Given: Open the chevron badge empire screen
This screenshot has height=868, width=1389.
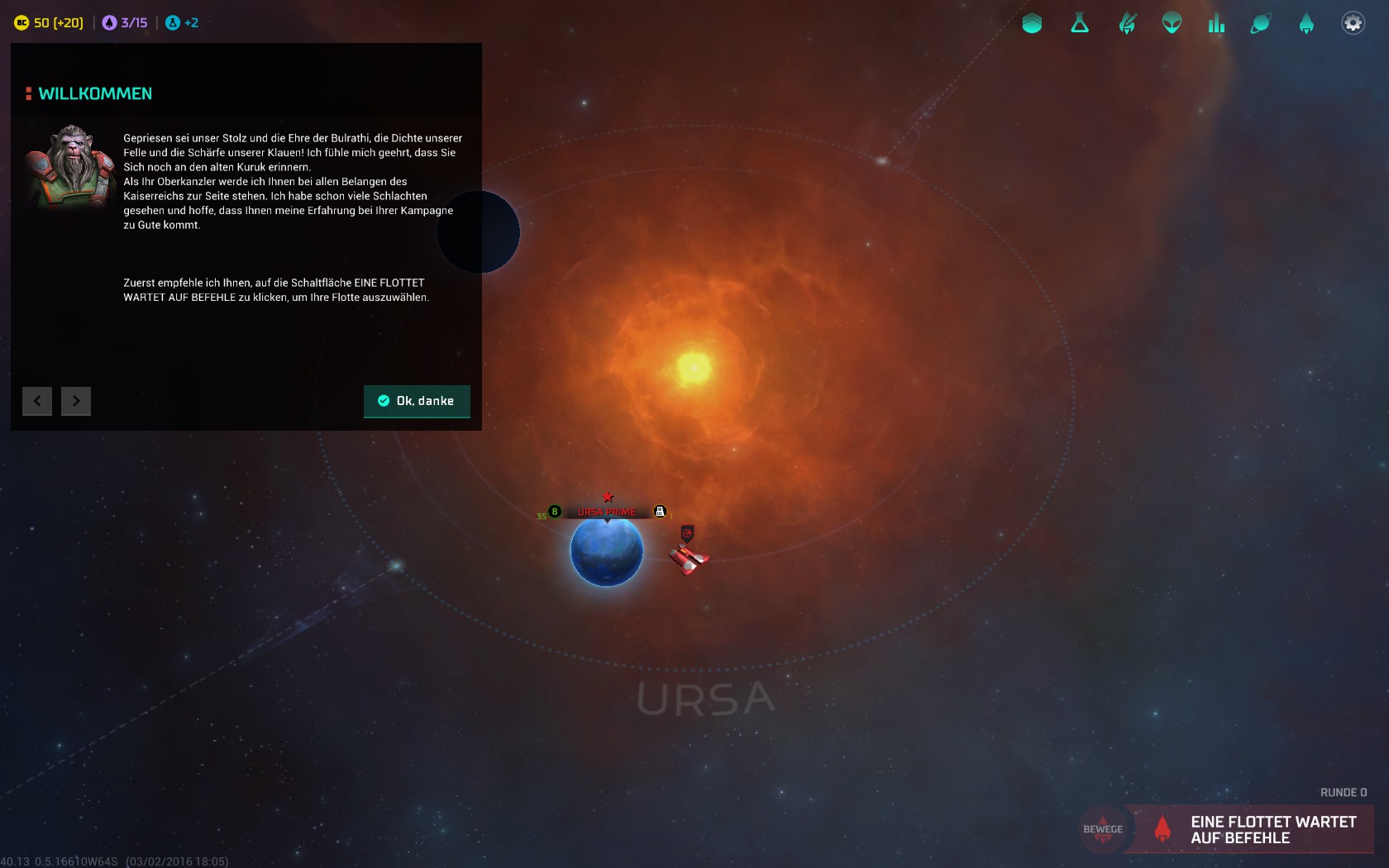Looking at the screenshot, I should (x=1032, y=23).
